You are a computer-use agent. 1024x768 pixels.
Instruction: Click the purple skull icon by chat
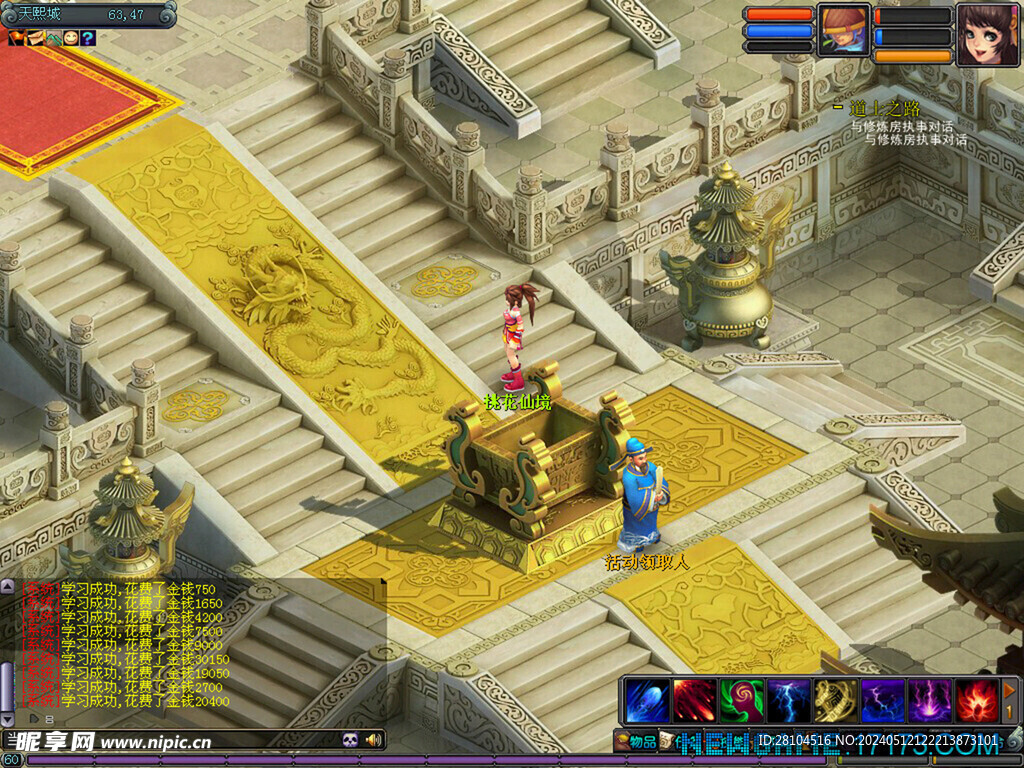click(x=350, y=740)
